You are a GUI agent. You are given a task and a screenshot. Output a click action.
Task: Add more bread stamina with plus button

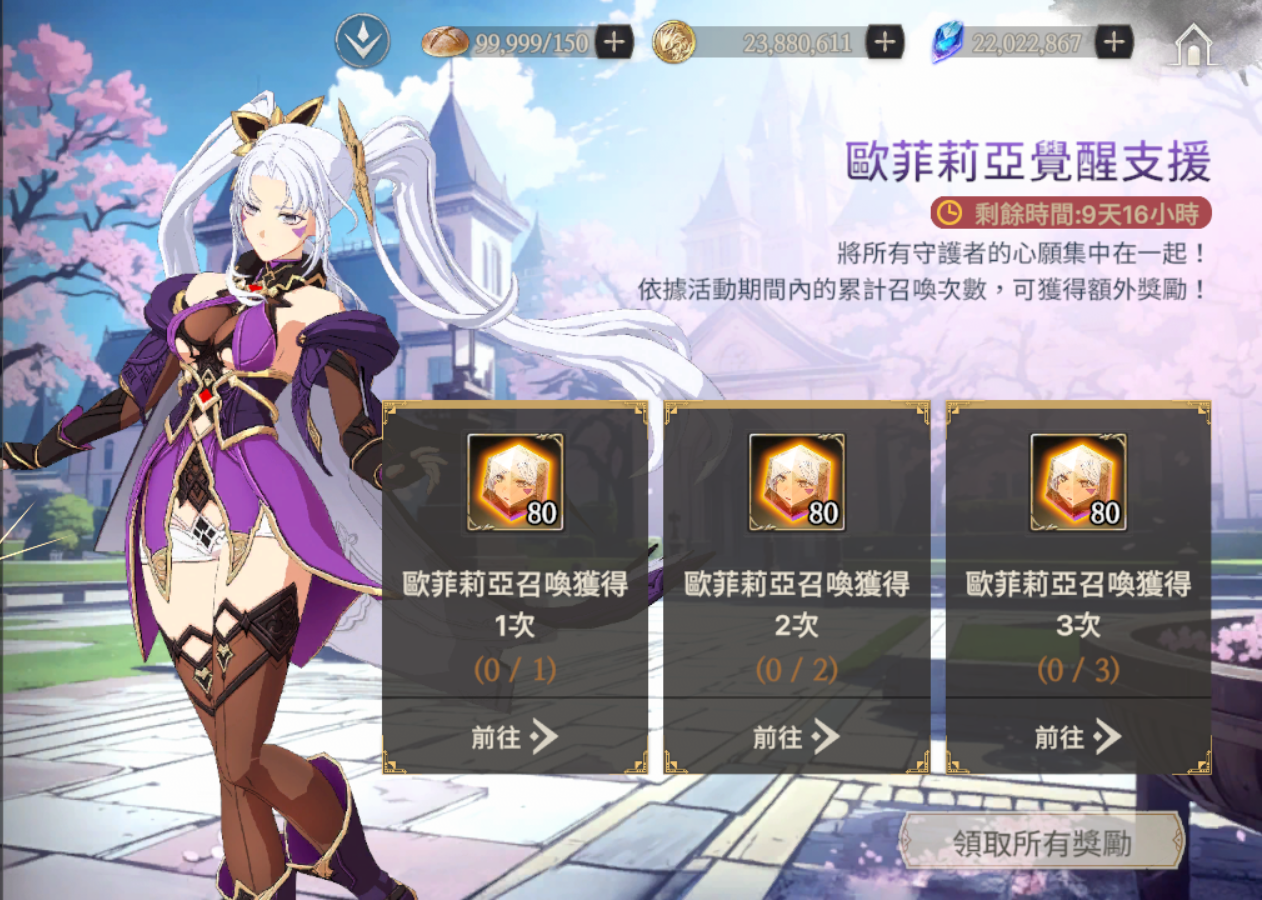613,42
